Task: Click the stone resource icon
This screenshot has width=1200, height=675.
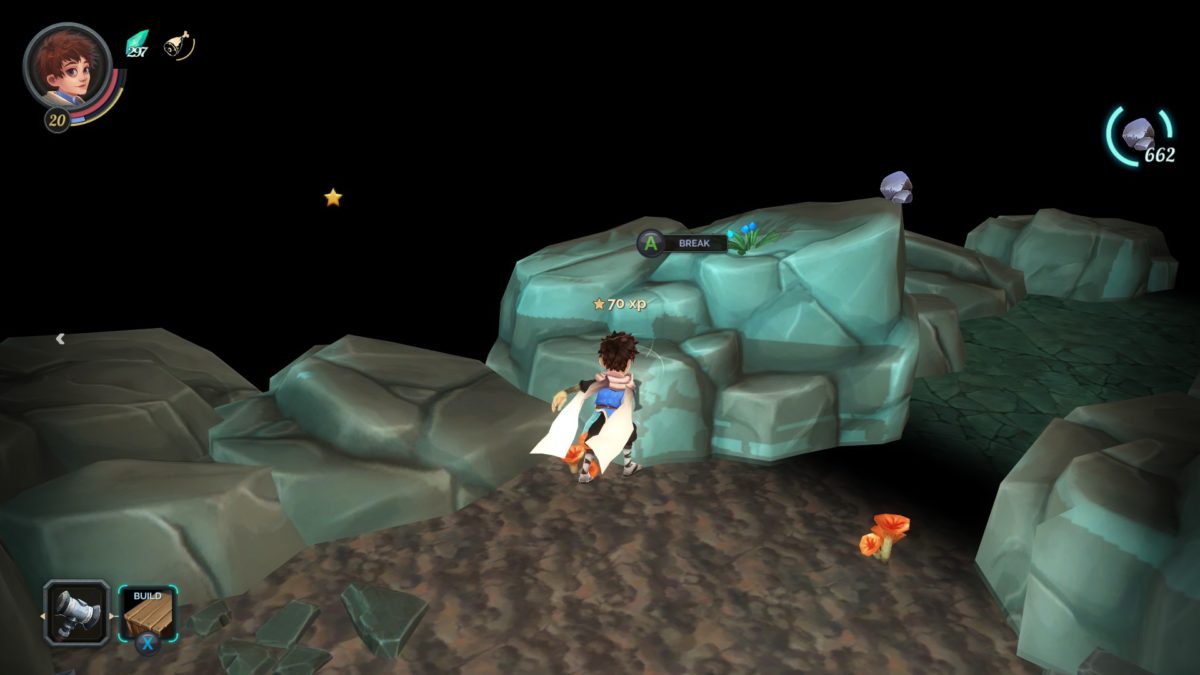Action: pos(1137,133)
